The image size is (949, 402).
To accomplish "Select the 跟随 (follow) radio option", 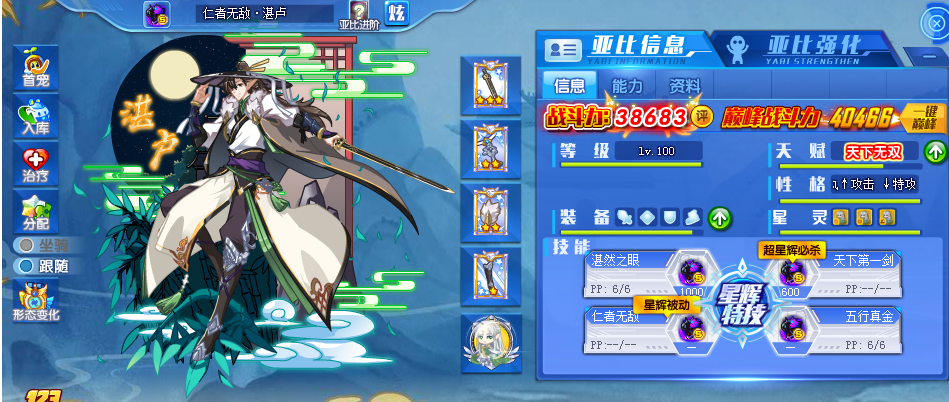I will click(x=24, y=266).
